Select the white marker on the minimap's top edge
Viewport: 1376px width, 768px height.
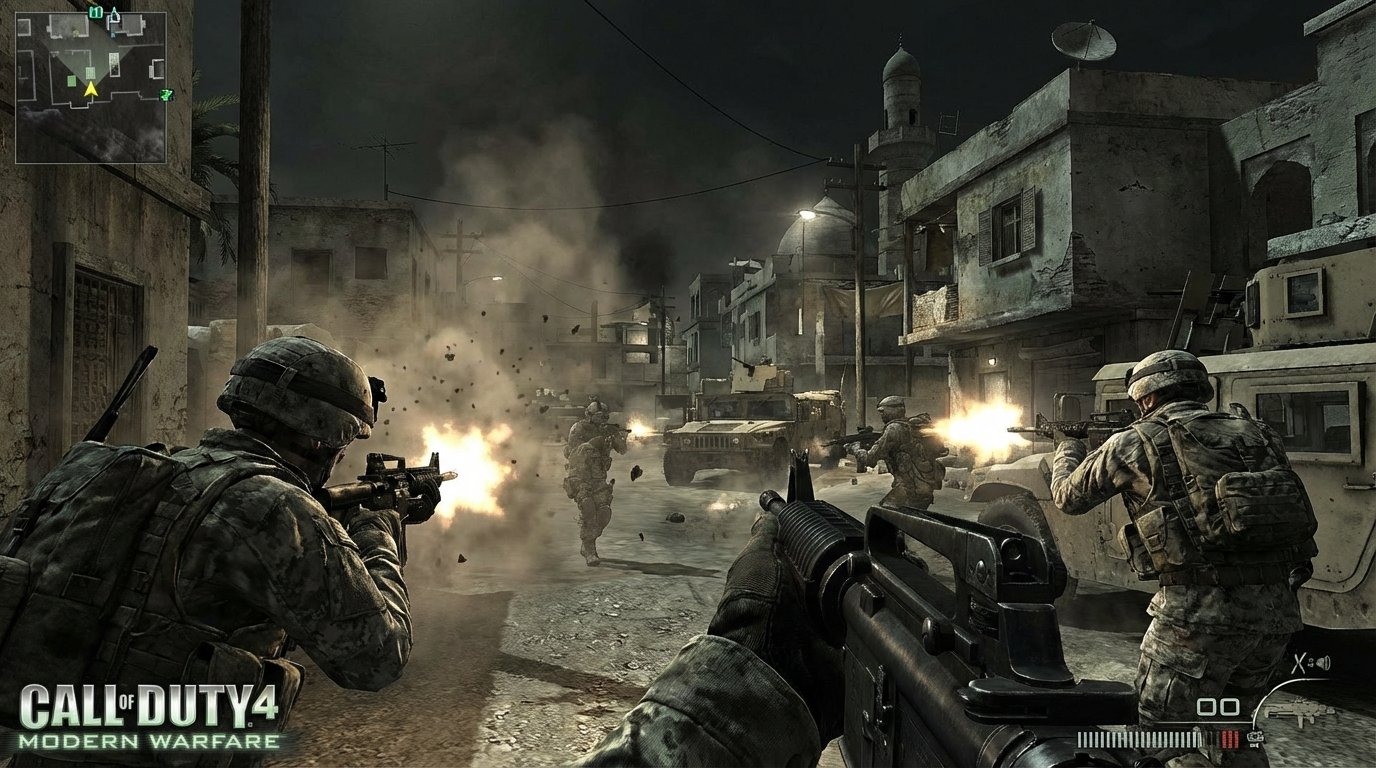tap(114, 14)
